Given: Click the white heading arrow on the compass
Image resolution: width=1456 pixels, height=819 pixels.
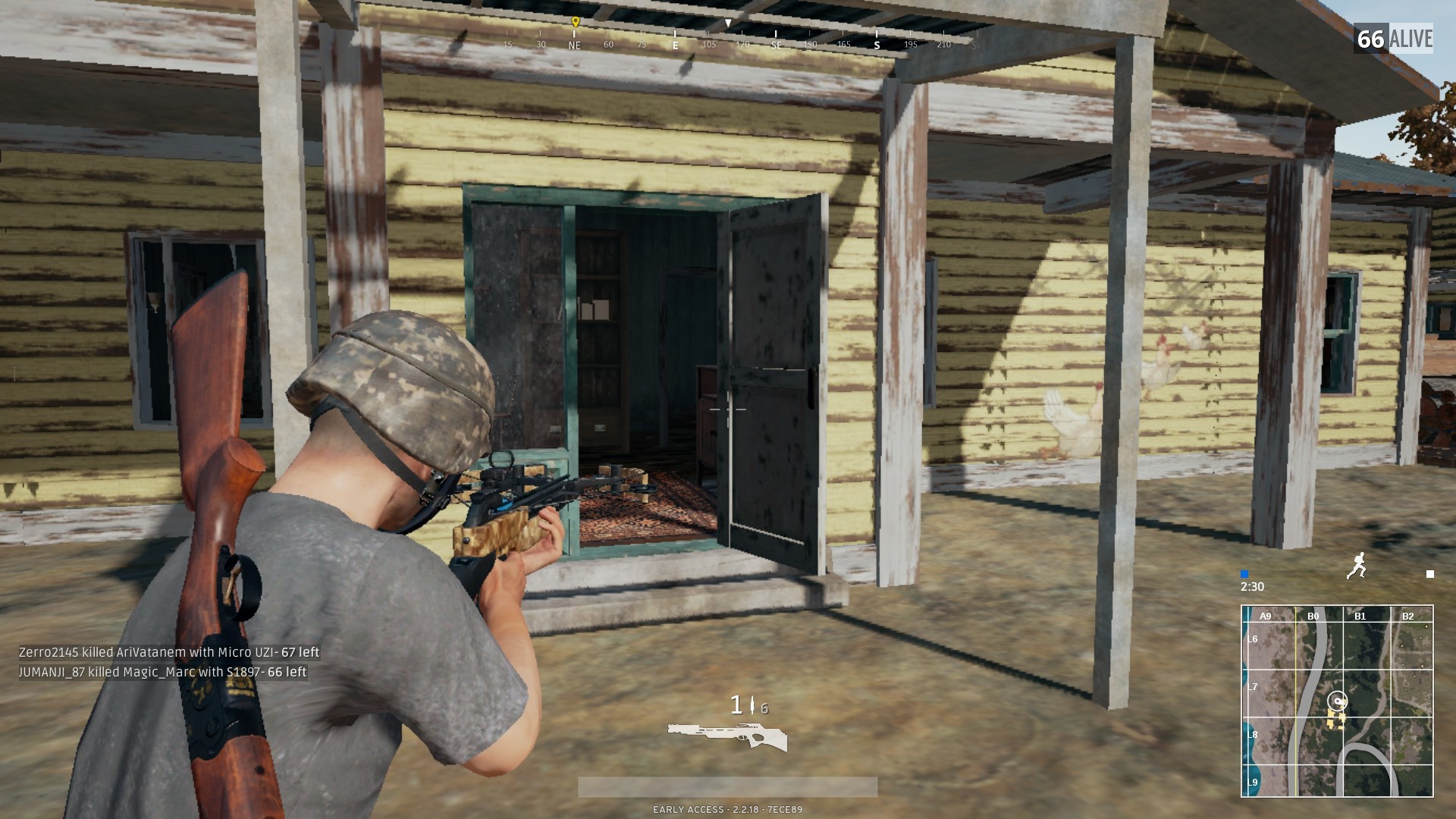Looking at the screenshot, I should [x=729, y=24].
